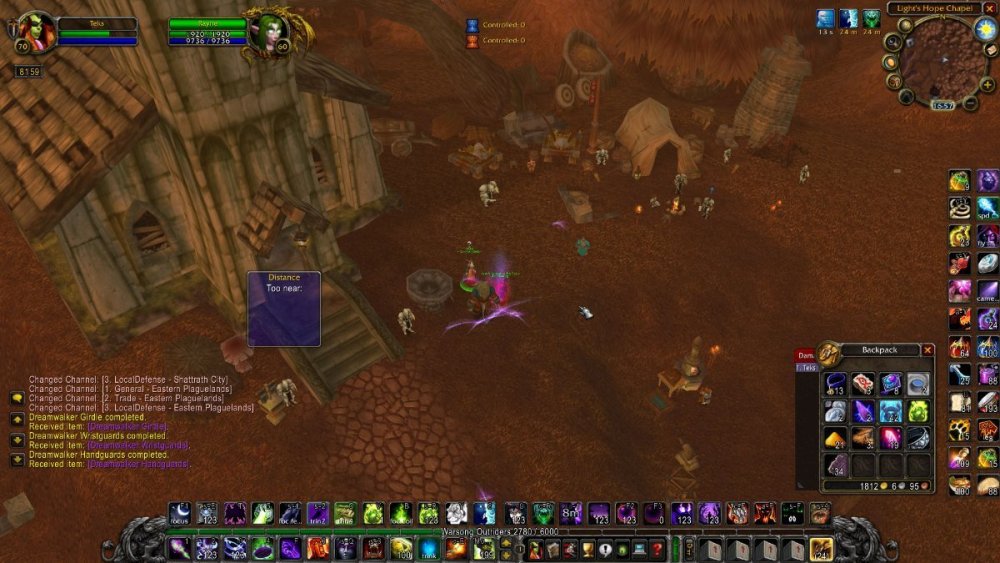Select Teia's player portrait
Screen dimensions: 1000x563
point(37,32)
